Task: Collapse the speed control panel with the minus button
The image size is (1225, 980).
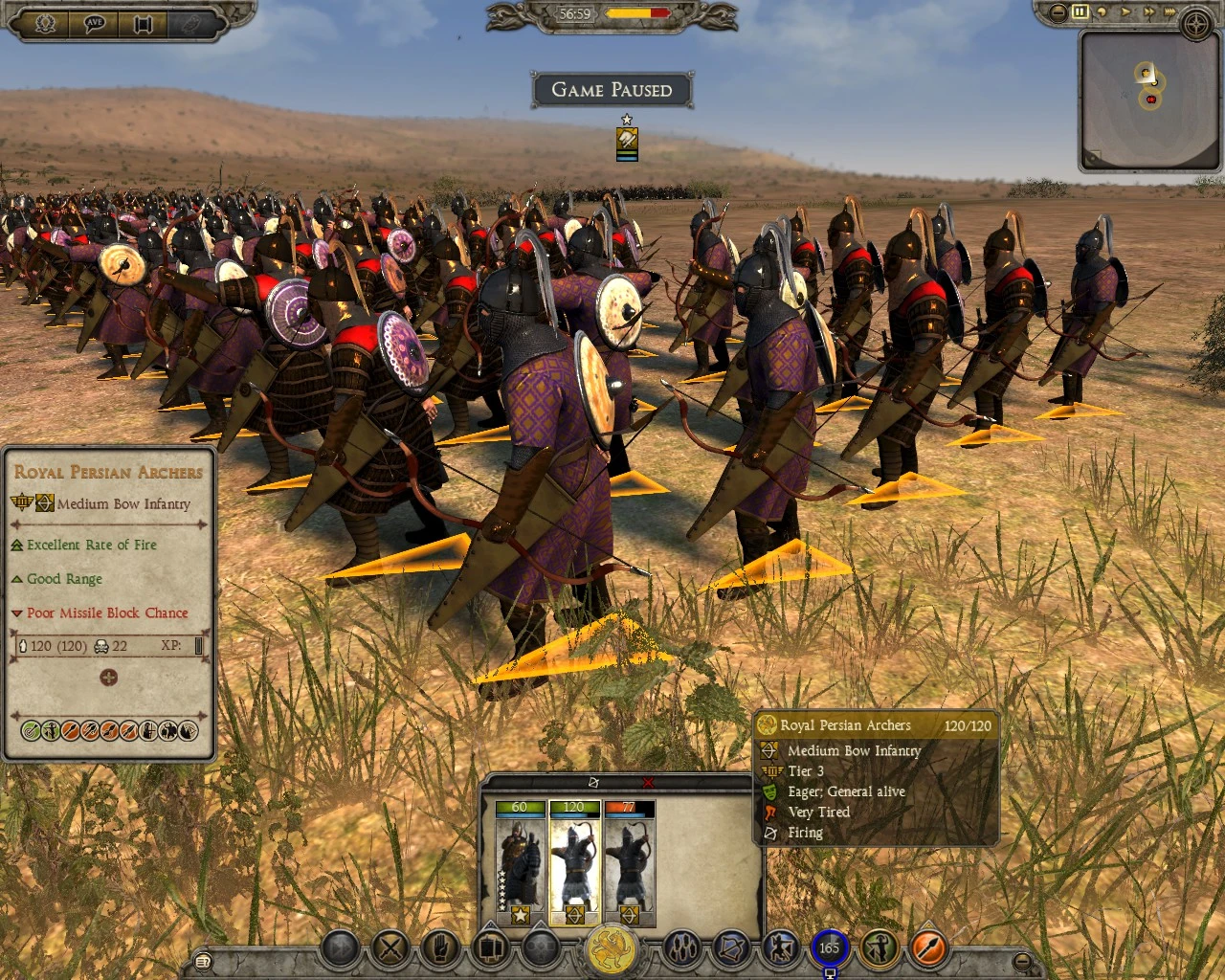Action: tap(1057, 11)
